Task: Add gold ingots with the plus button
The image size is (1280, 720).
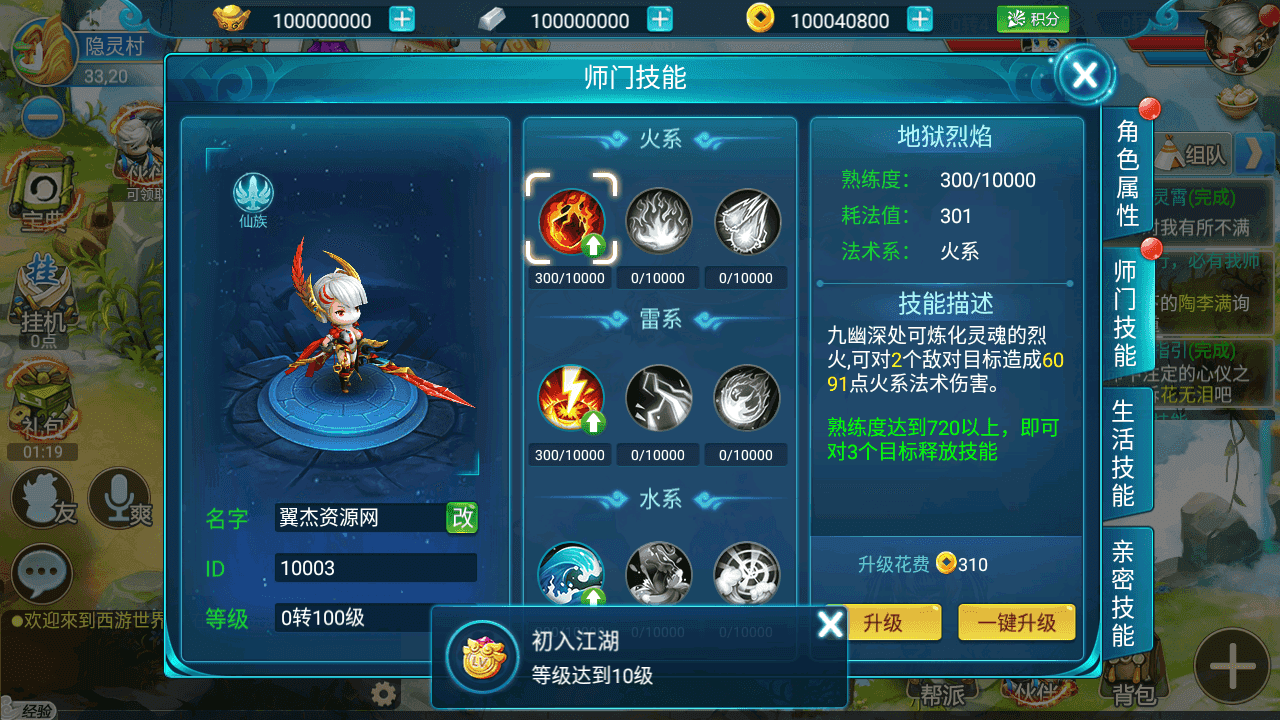Action: [402, 20]
